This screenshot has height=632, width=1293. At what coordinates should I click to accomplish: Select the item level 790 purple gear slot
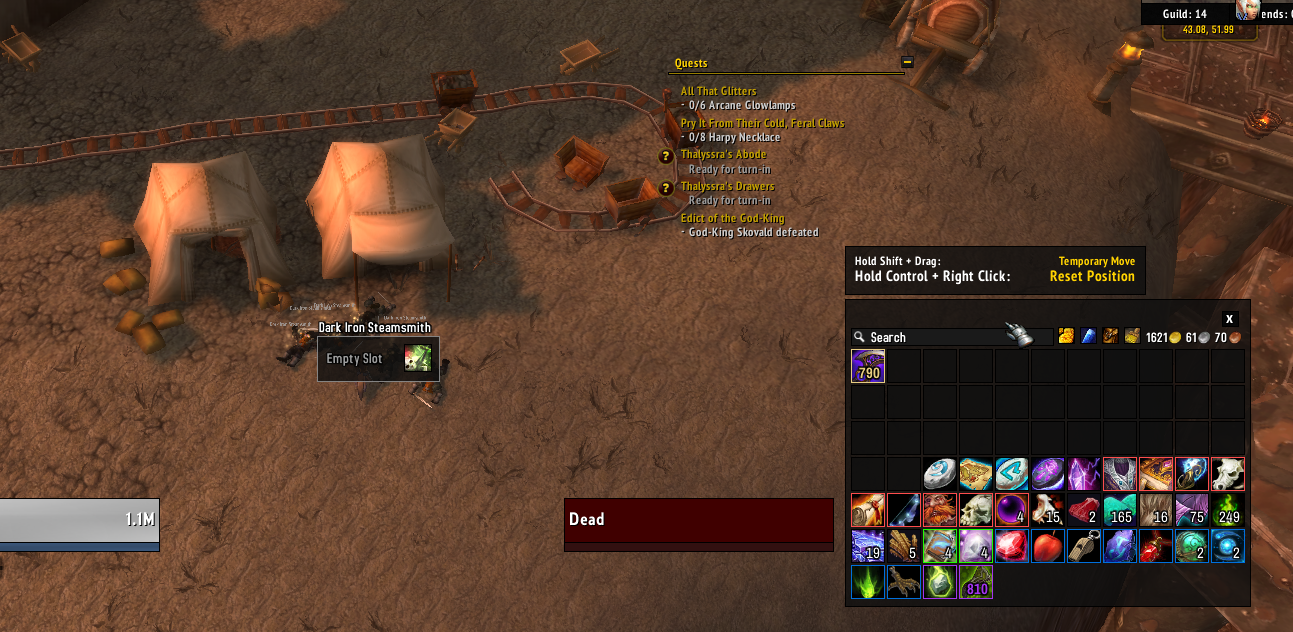(x=867, y=366)
